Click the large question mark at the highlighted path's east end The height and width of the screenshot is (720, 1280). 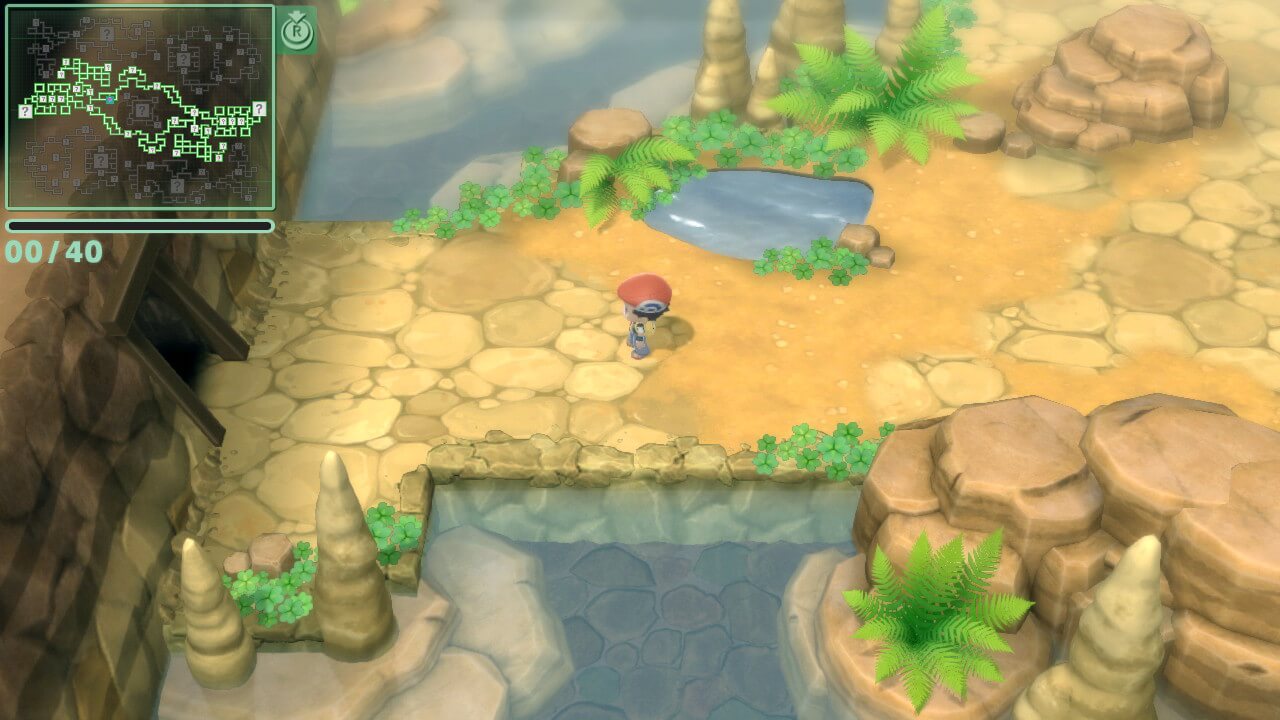(259, 108)
